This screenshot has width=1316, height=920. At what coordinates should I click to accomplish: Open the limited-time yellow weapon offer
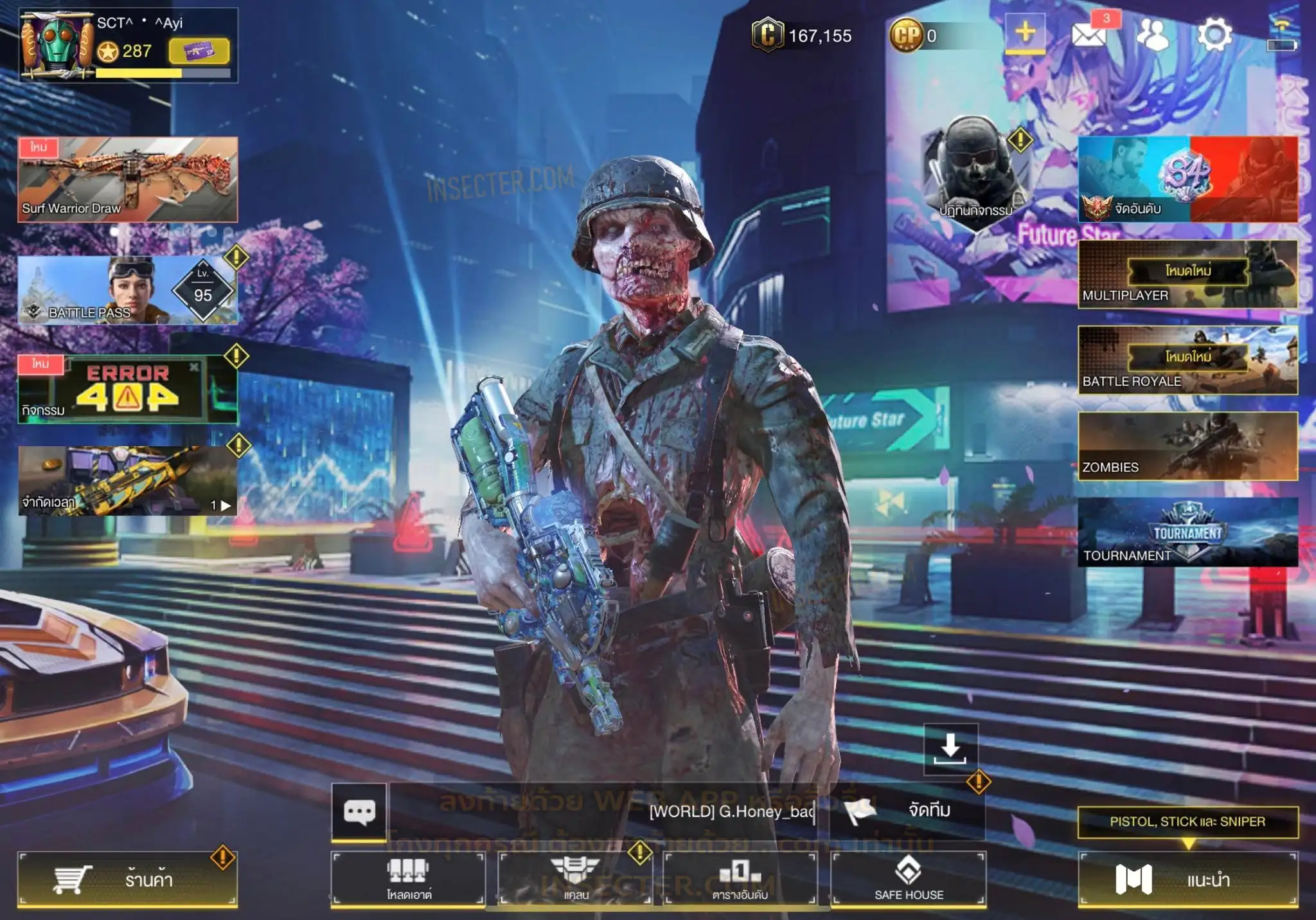point(127,481)
